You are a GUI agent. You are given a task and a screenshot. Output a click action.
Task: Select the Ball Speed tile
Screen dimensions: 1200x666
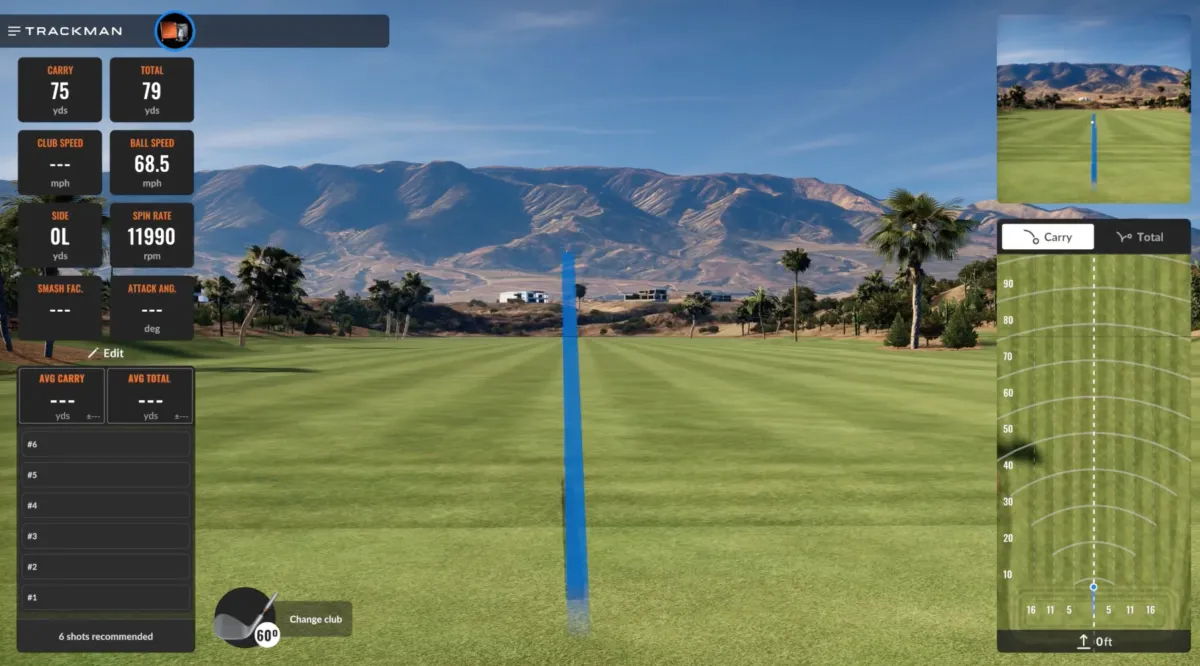152,162
